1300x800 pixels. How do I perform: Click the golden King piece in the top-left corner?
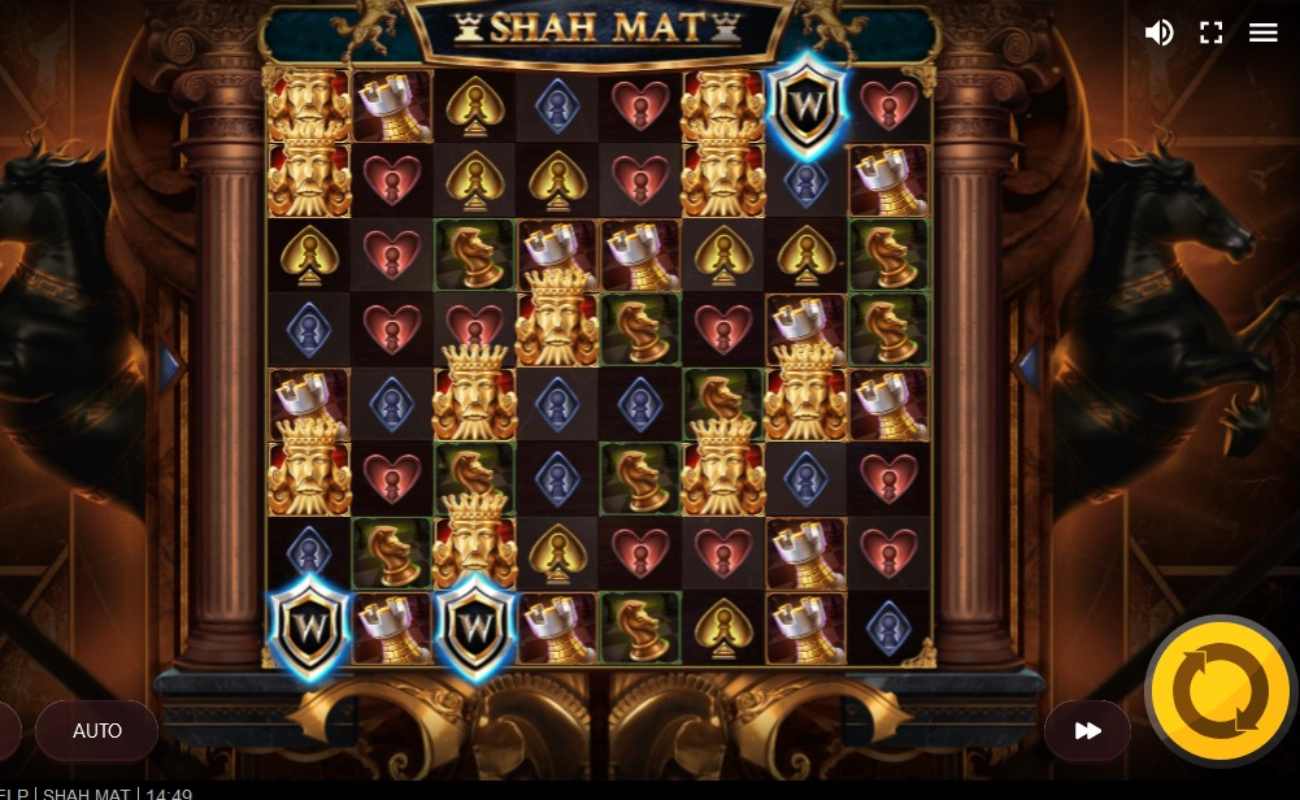pos(307,105)
